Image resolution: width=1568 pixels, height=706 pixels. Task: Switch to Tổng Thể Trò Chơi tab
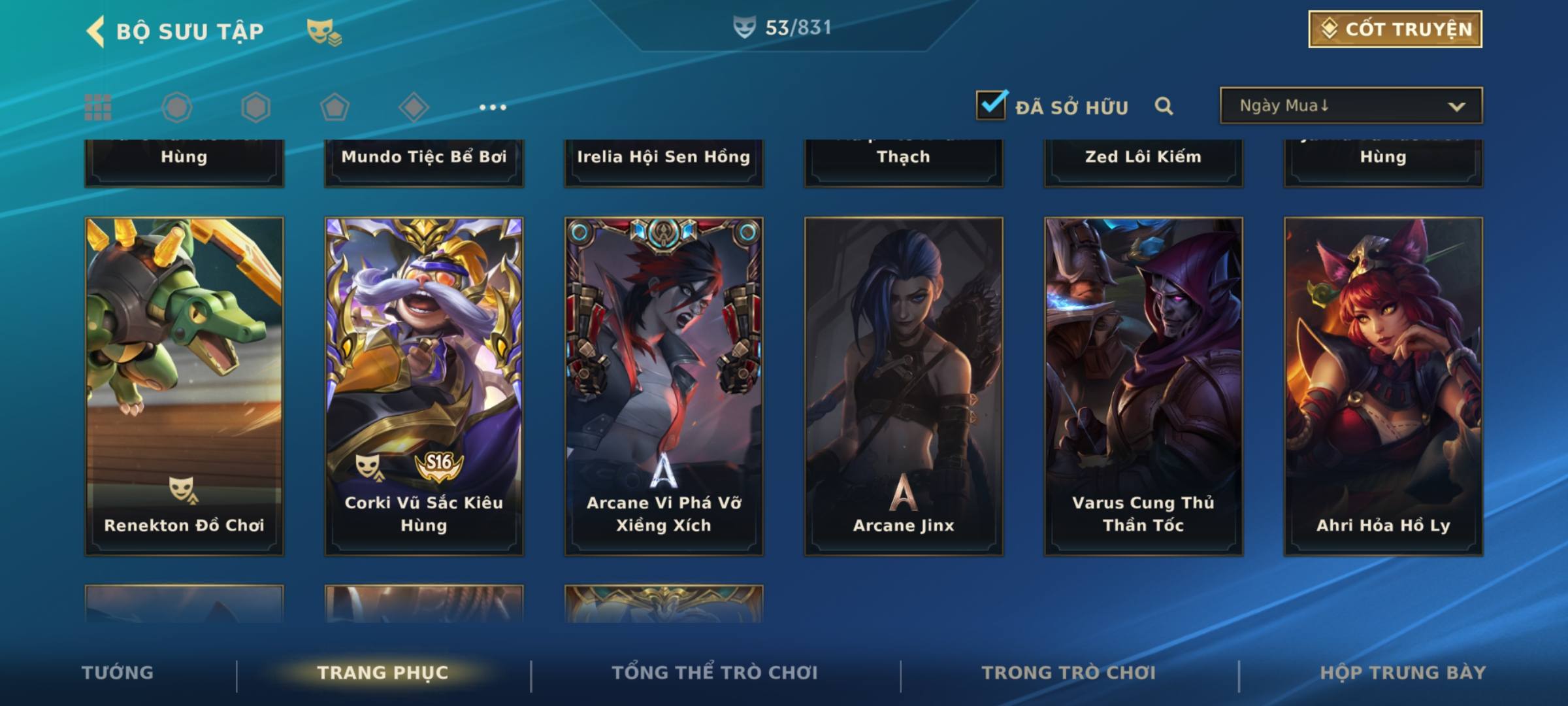click(x=715, y=673)
